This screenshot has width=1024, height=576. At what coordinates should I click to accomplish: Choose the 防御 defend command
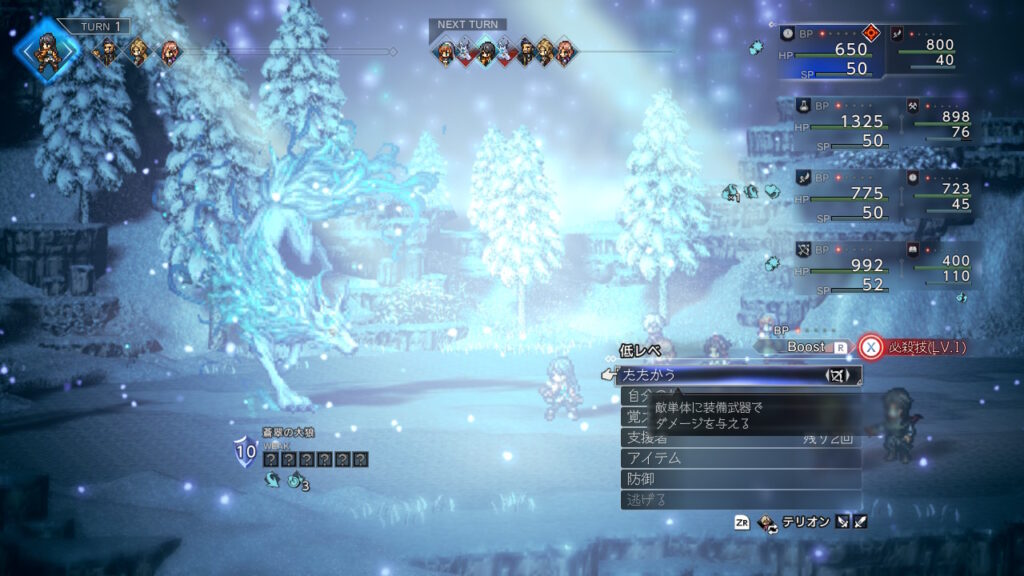pyautogui.click(x=740, y=479)
